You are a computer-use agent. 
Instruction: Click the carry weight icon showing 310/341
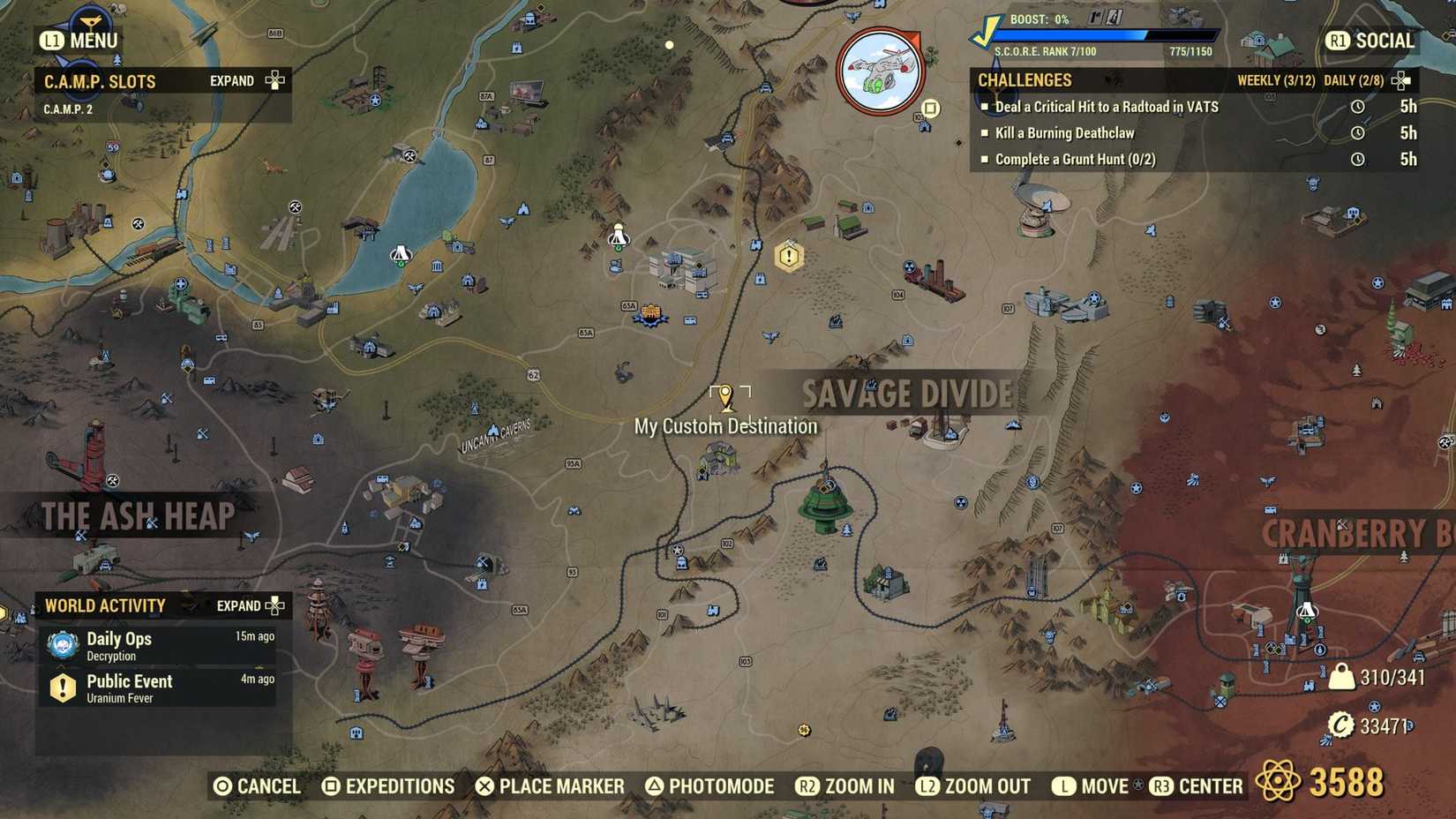pos(1340,677)
